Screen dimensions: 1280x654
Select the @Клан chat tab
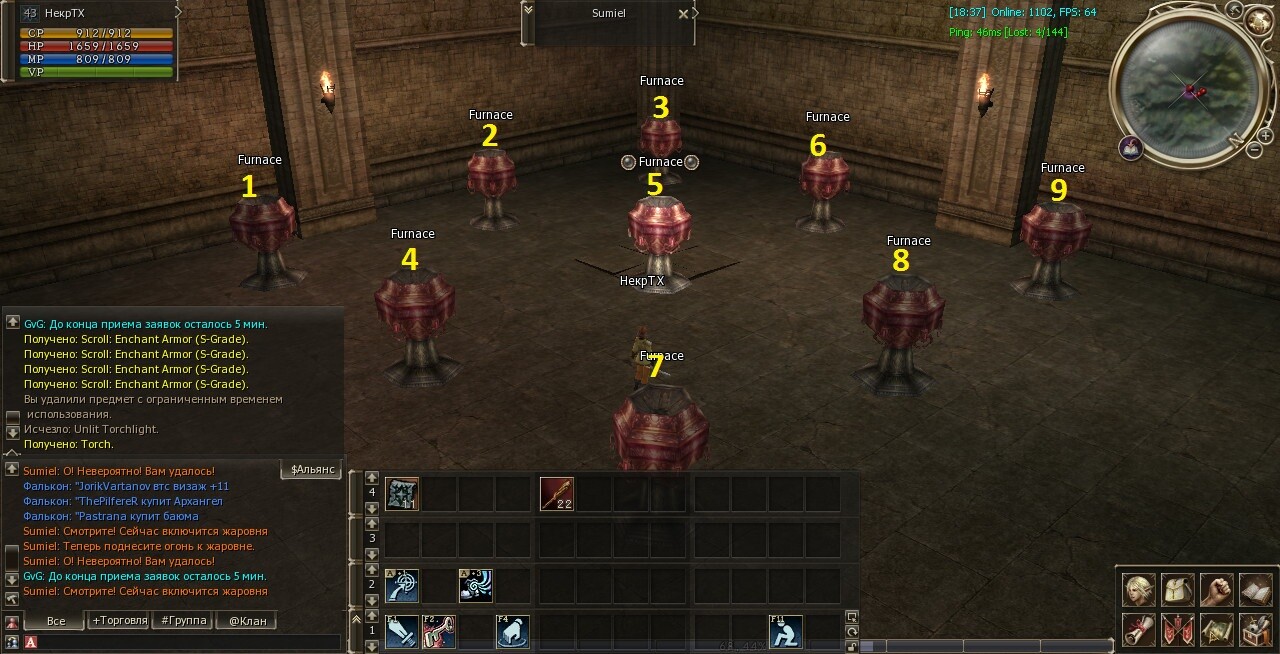click(247, 621)
